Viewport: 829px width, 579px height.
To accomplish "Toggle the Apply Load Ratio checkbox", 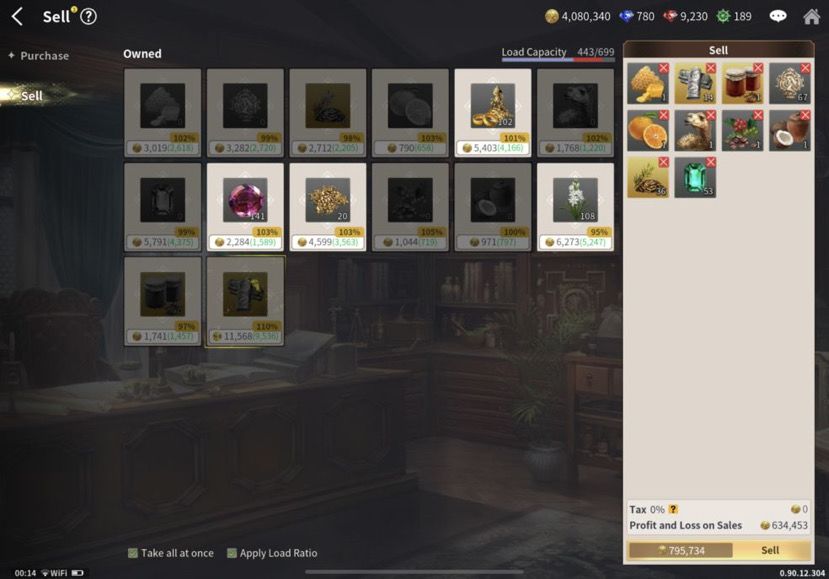I will 232,553.
